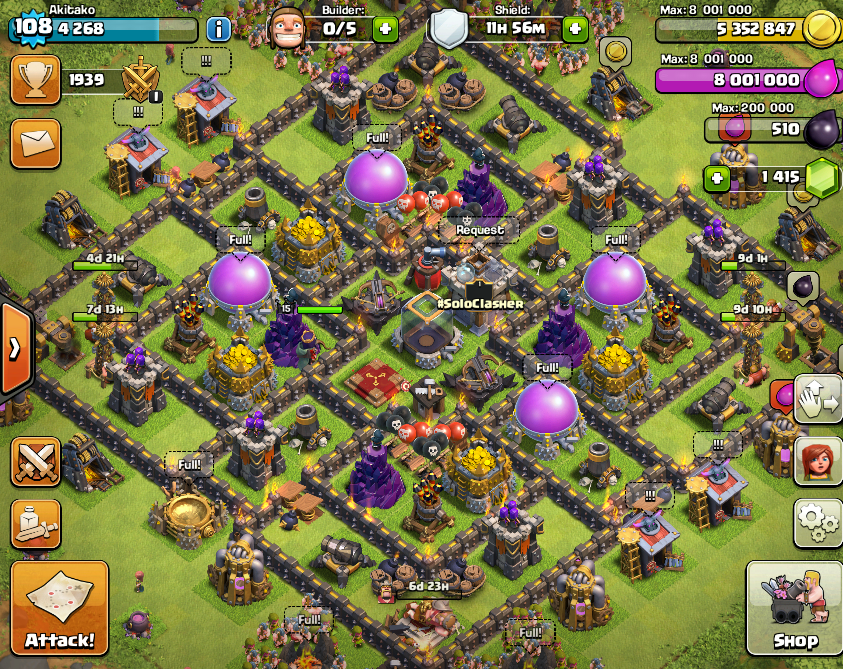Tap the Request bubble above the clan castle
The height and width of the screenshot is (669, 843).
pyautogui.click(x=480, y=229)
